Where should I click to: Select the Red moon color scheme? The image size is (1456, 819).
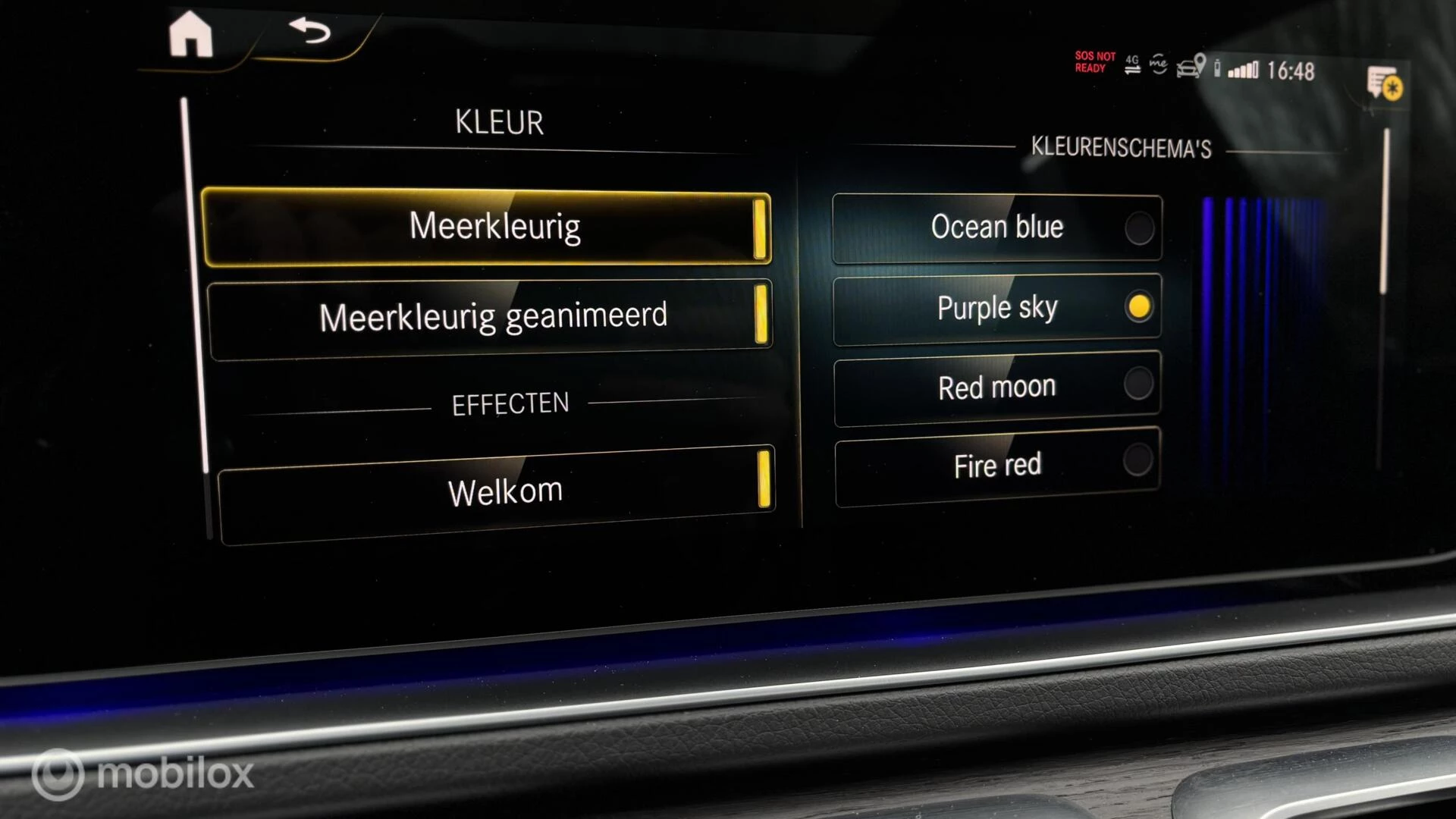(x=996, y=387)
